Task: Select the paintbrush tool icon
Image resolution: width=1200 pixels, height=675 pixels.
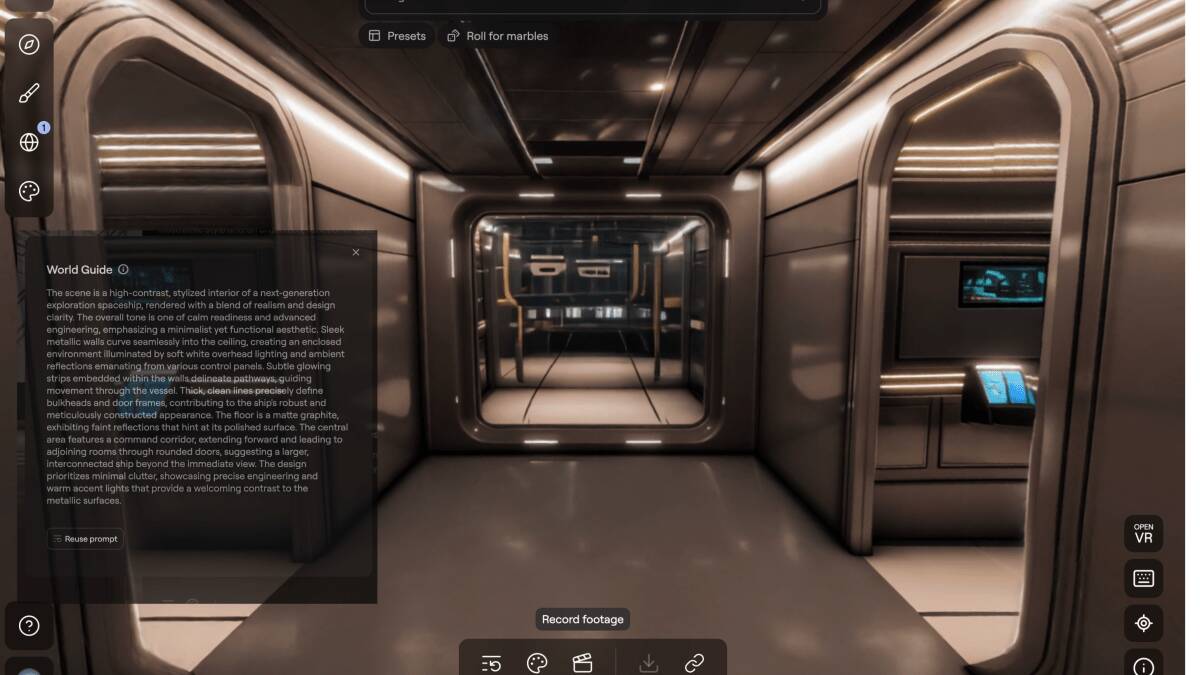Action: click(x=29, y=94)
